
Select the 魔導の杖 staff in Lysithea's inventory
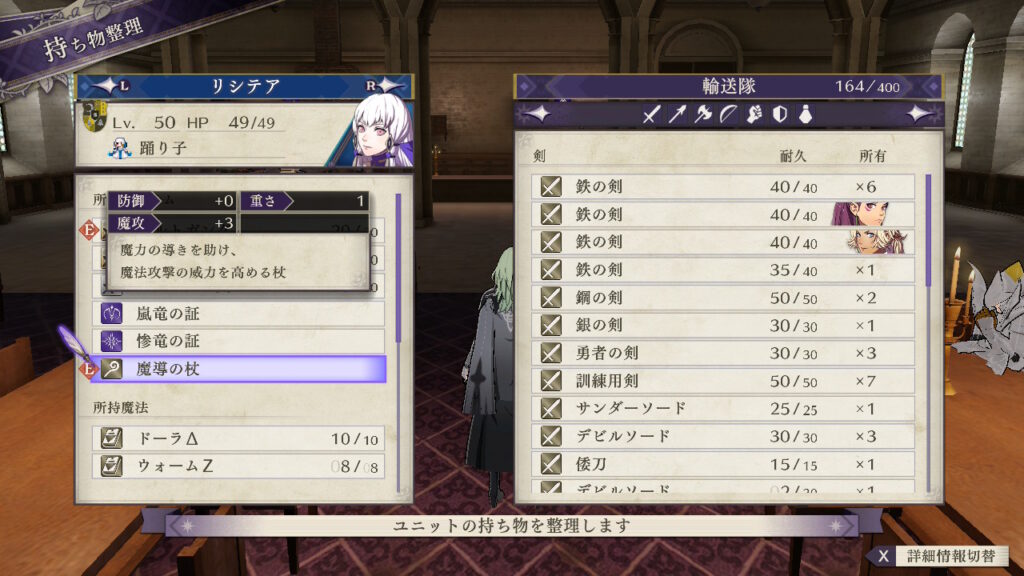(240, 369)
